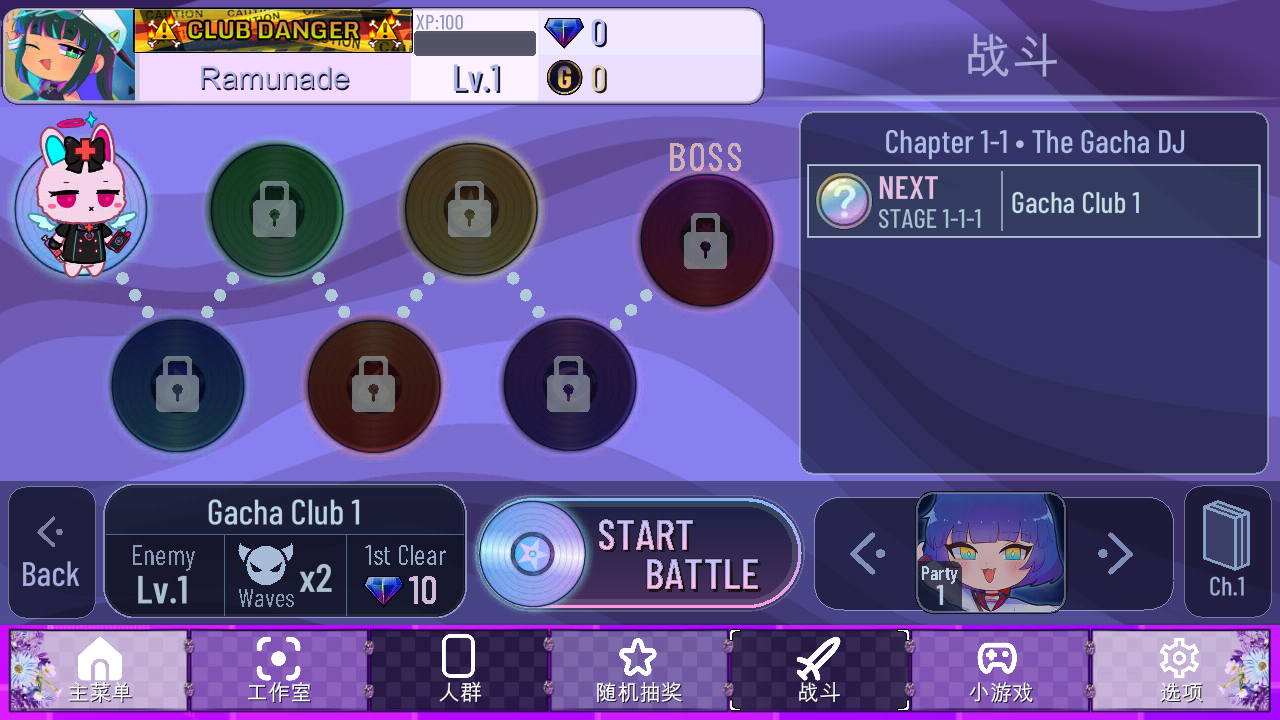Select the locked green stage disc

click(277, 210)
